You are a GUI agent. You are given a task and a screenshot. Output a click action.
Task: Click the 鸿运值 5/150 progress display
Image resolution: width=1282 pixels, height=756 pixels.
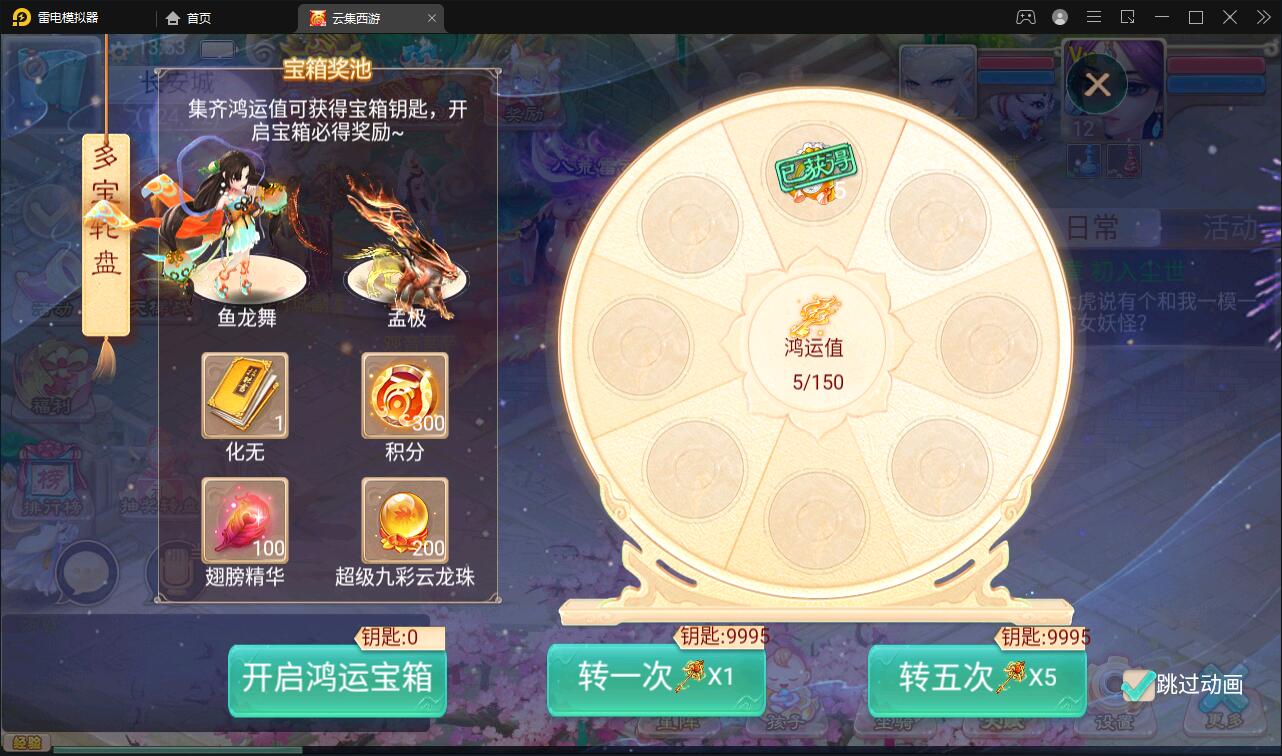817,343
